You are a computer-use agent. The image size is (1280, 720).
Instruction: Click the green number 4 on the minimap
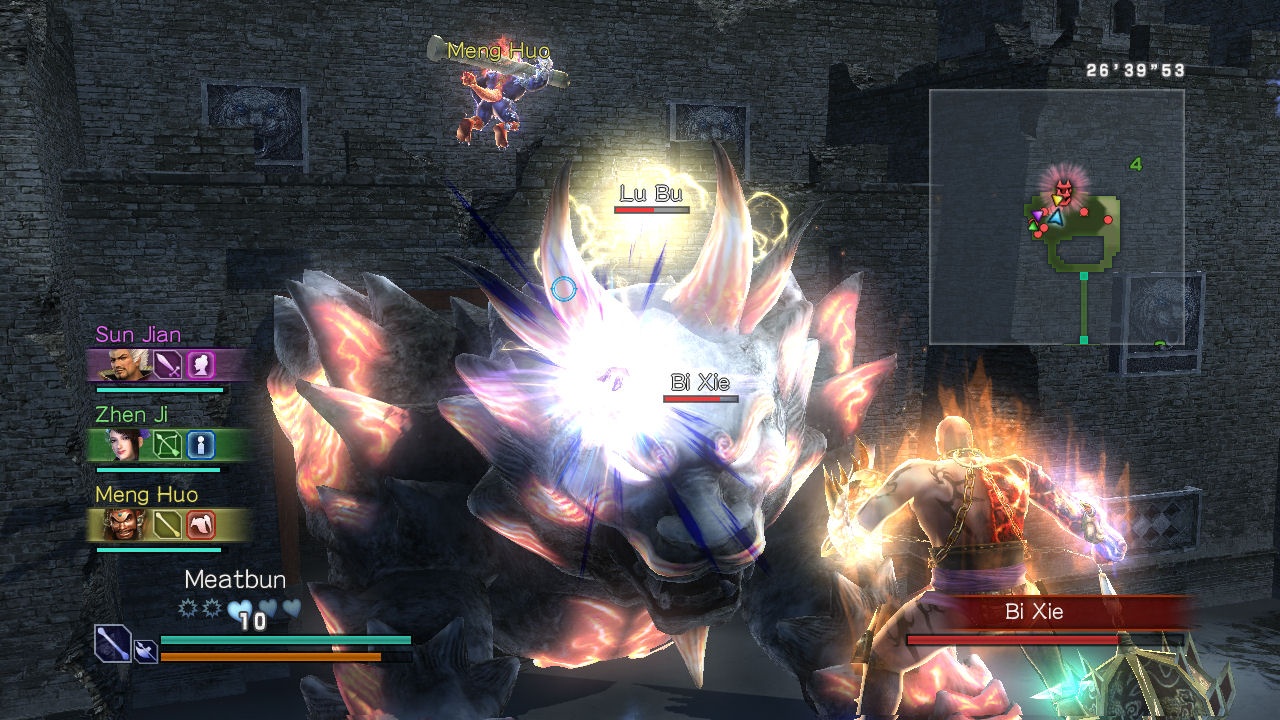(1136, 165)
